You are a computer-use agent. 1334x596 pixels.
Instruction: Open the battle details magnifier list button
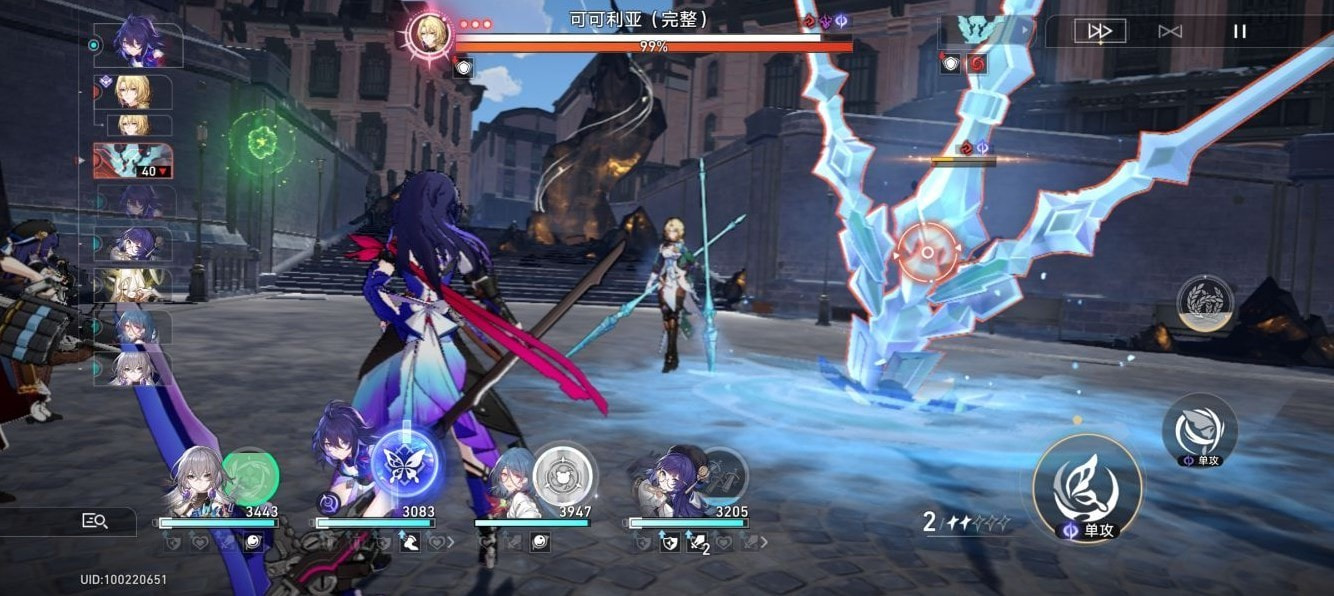(x=95, y=520)
